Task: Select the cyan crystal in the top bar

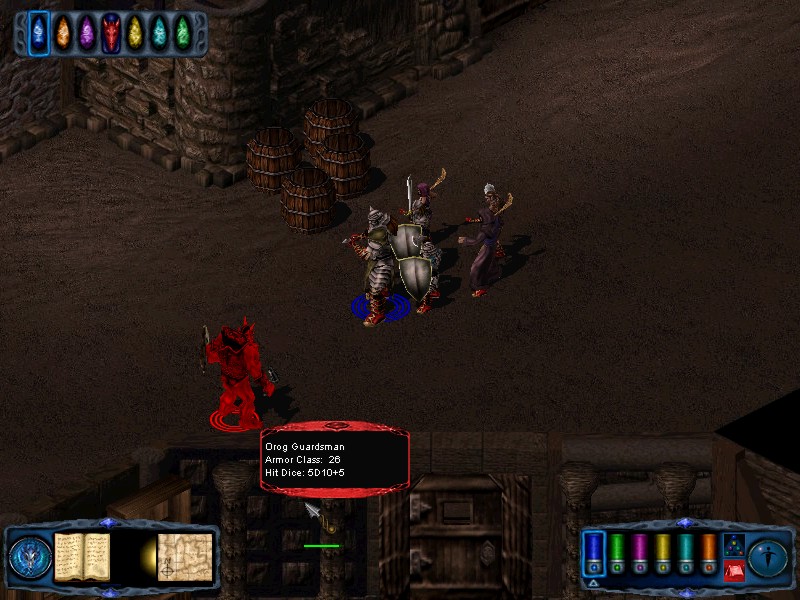Action: (x=159, y=33)
